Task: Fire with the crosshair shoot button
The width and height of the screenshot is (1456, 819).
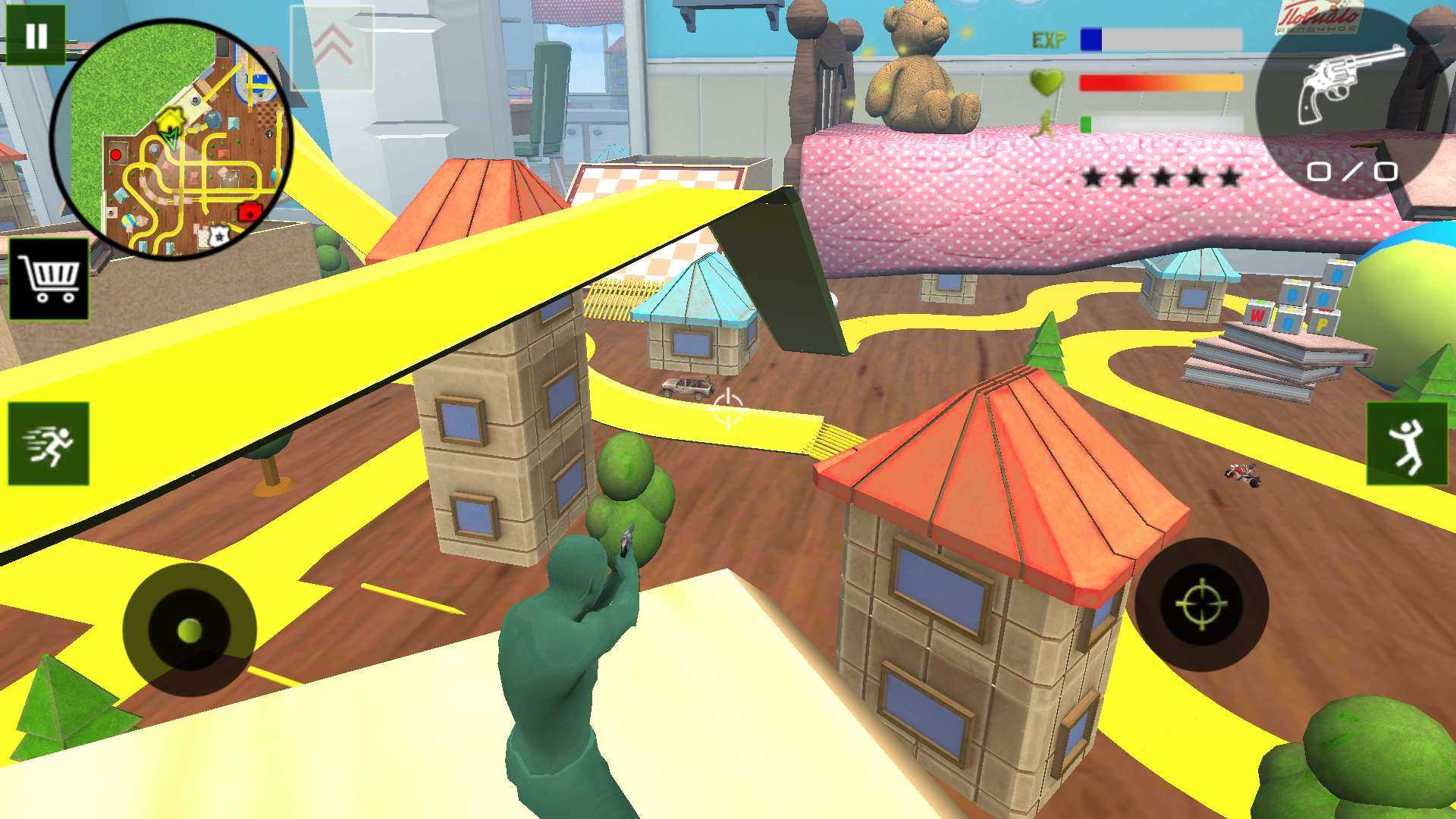Action: [x=1201, y=604]
